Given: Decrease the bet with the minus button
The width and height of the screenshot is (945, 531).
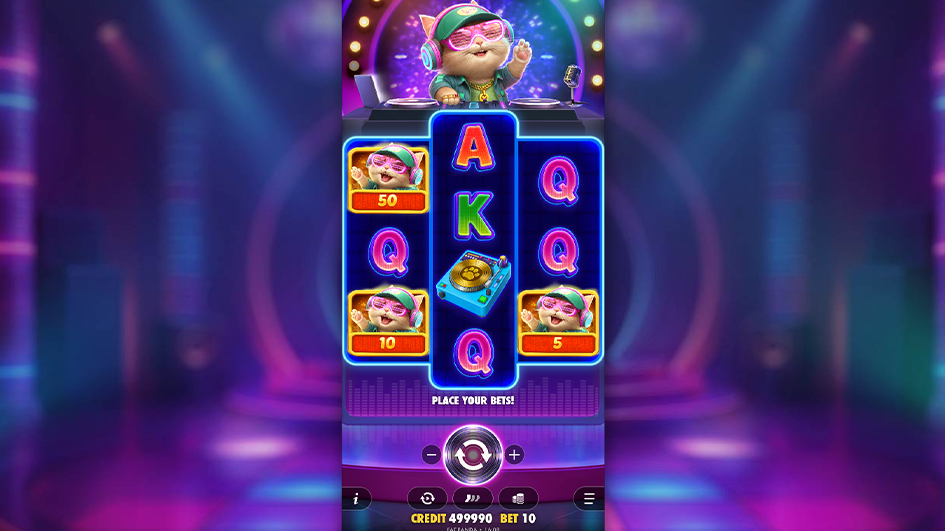Looking at the screenshot, I should 431,455.
